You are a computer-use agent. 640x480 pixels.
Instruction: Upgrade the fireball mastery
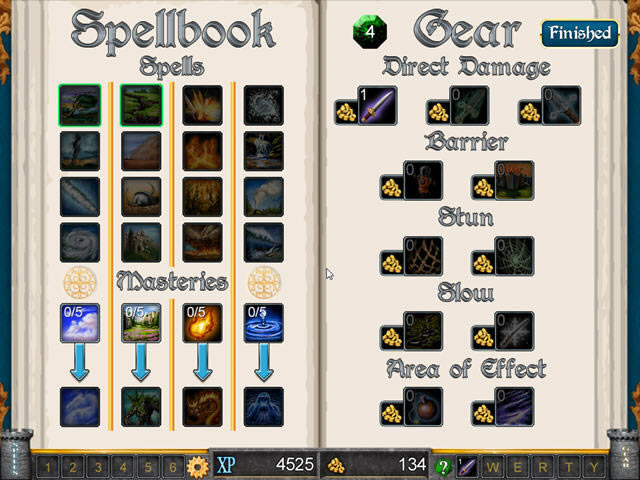click(202, 324)
